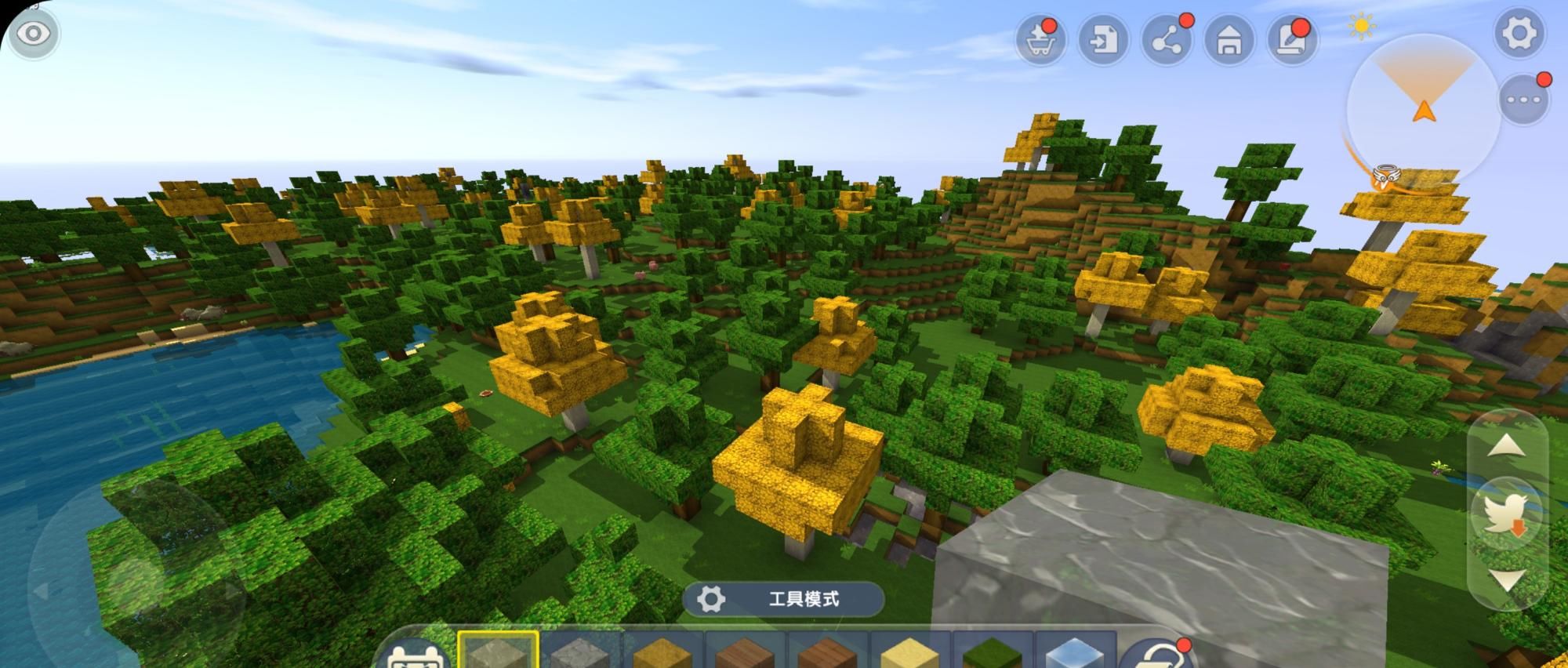Image resolution: width=1568 pixels, height=668 pixels.
Task: Tap the home house icon
Action: pyautogui.click(x=1229, y=39)
